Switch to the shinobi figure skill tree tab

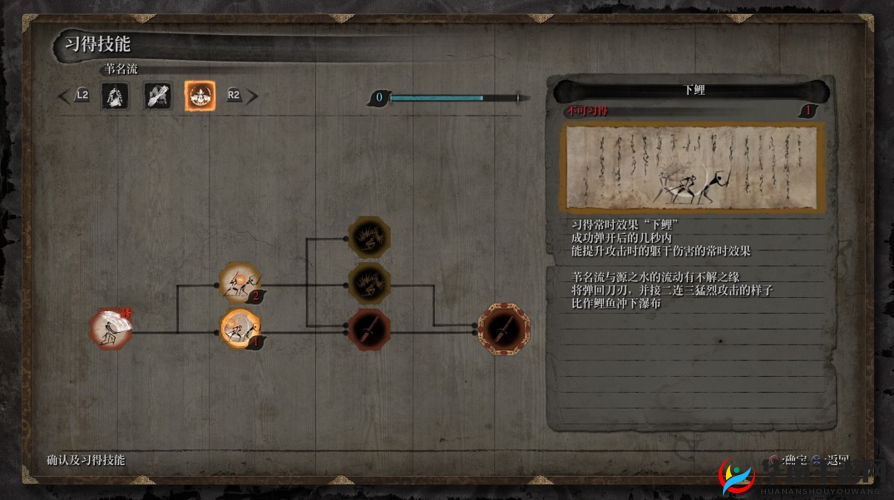point(116,96)
